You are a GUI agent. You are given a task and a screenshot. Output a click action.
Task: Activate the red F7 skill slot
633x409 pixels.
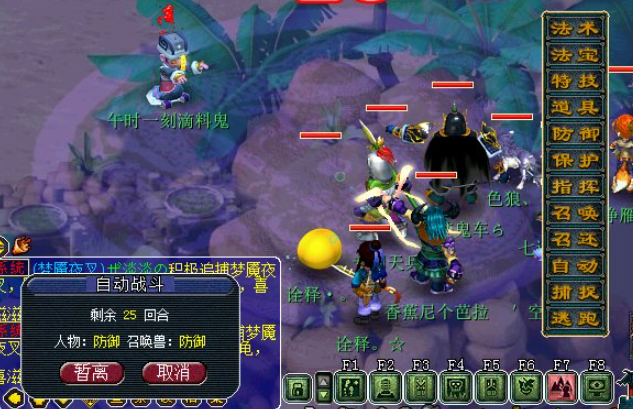click(562, 388)
